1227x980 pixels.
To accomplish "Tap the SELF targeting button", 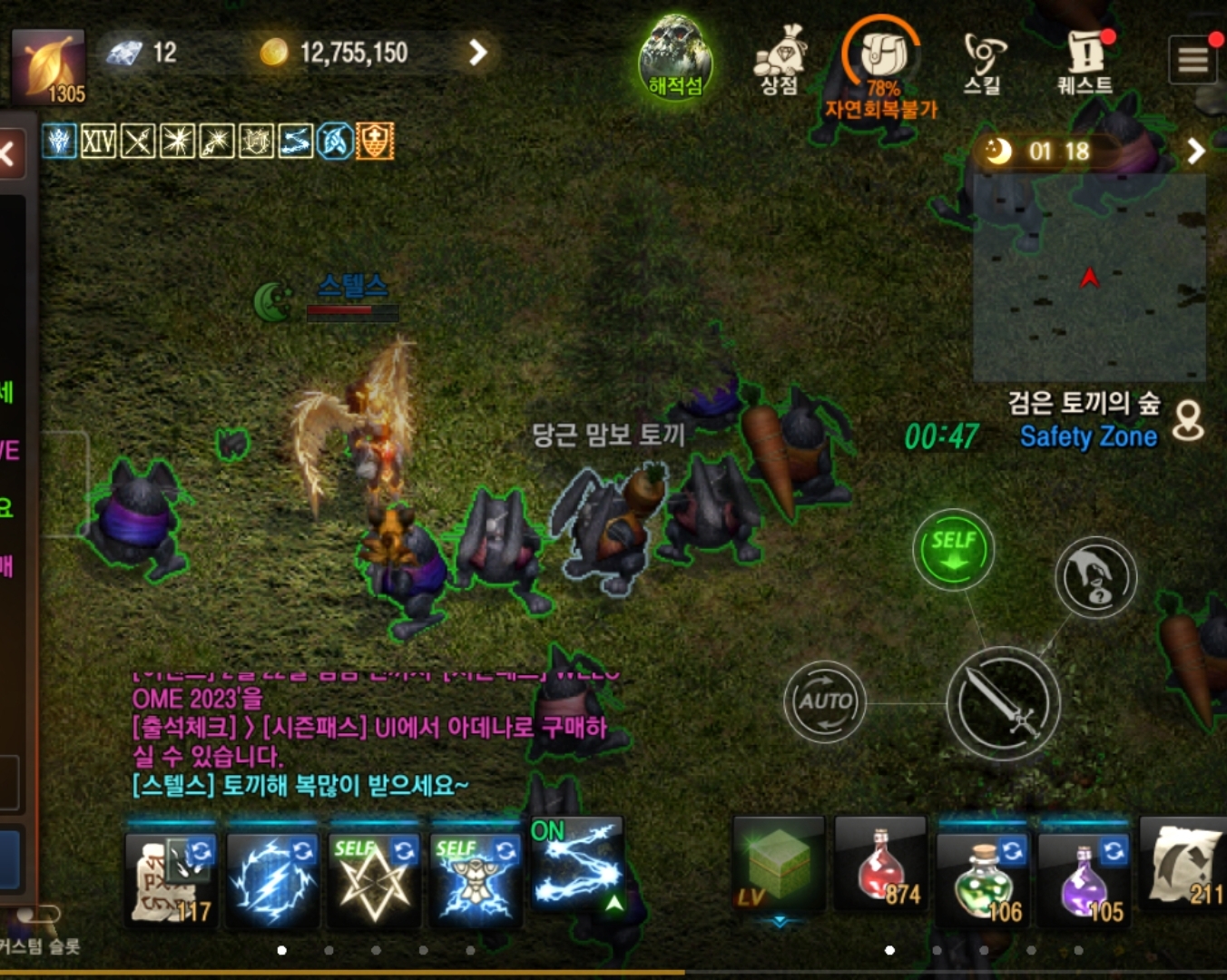I will (952, 549).
